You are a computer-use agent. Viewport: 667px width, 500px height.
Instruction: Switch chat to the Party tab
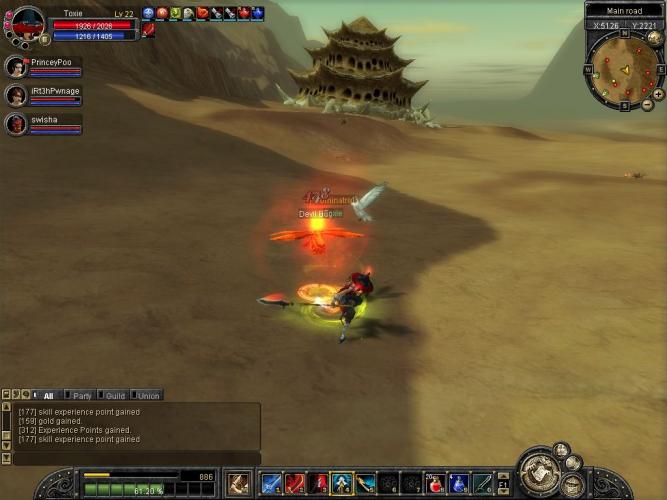pyautogui.click(x=82, y=396)
